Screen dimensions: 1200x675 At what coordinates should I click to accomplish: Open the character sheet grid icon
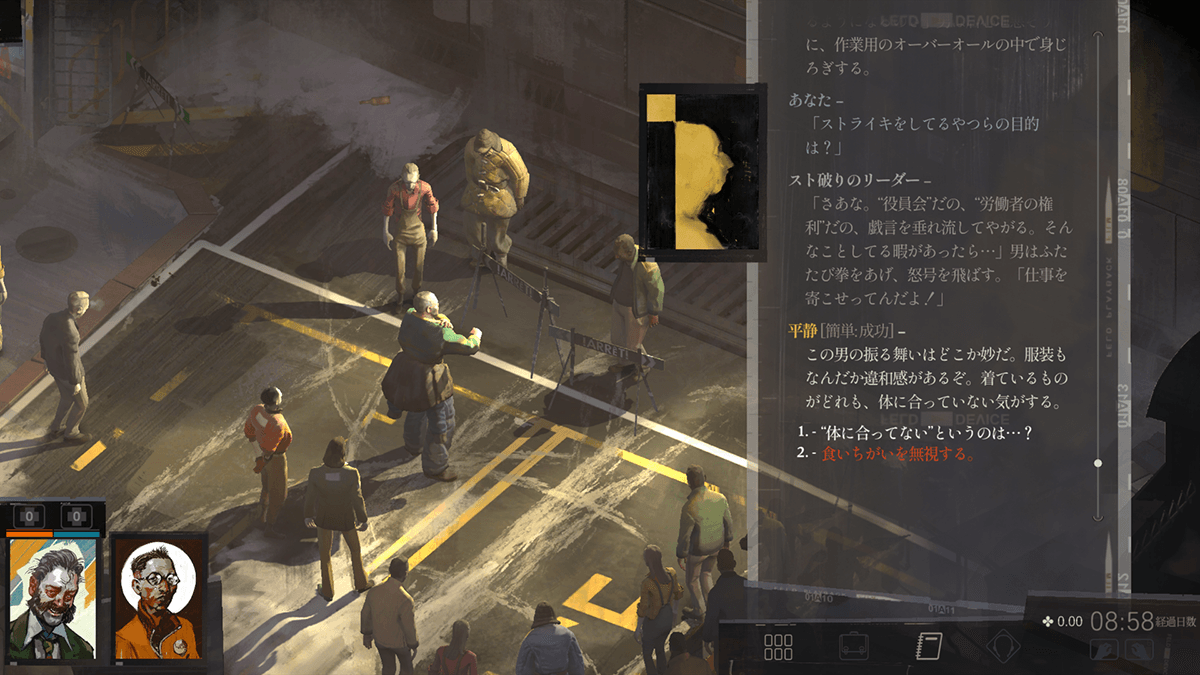[778, 647]
